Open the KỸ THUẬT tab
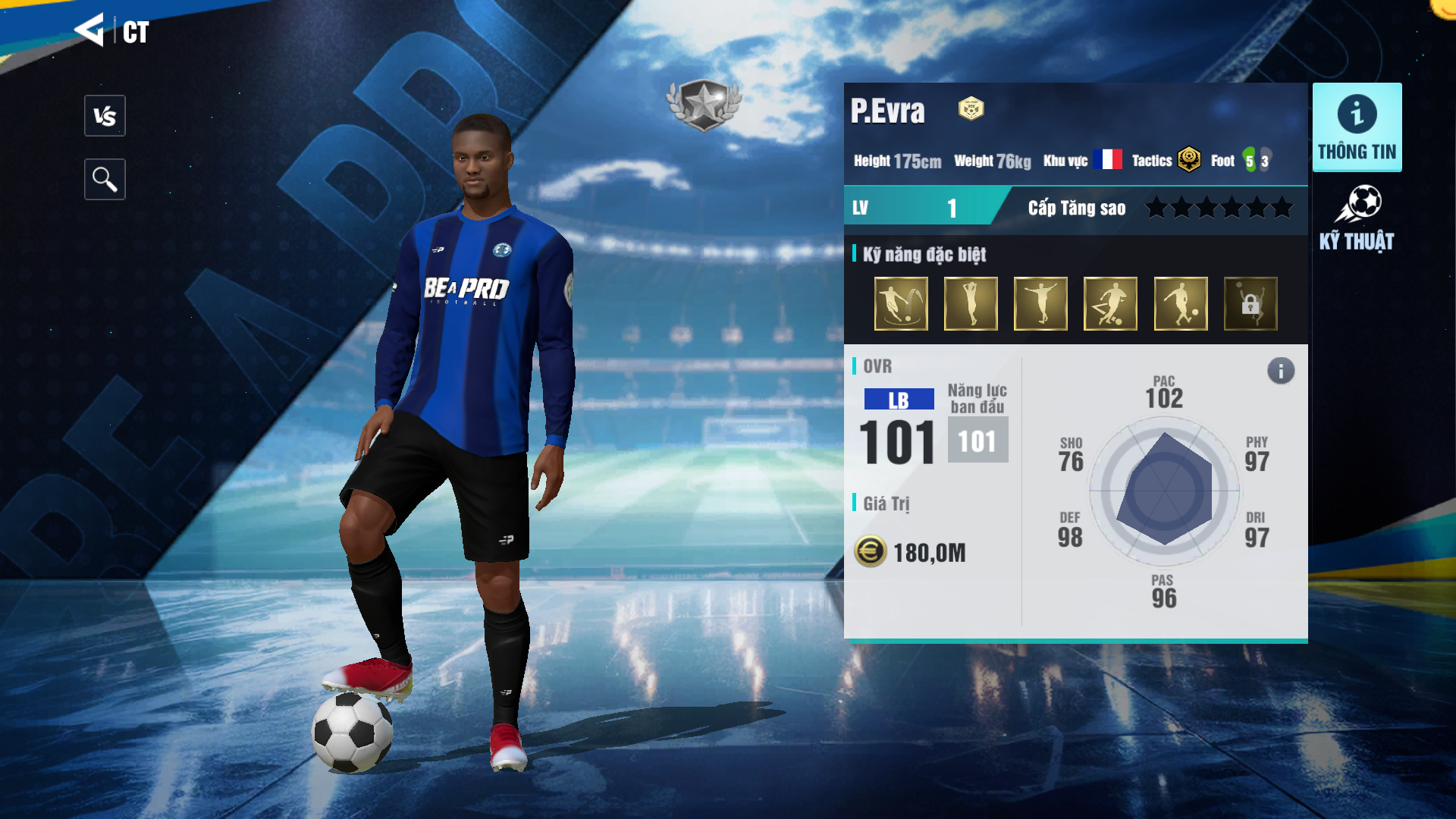The width and height of the screenshot is (1456, 819). (1357, 218)
